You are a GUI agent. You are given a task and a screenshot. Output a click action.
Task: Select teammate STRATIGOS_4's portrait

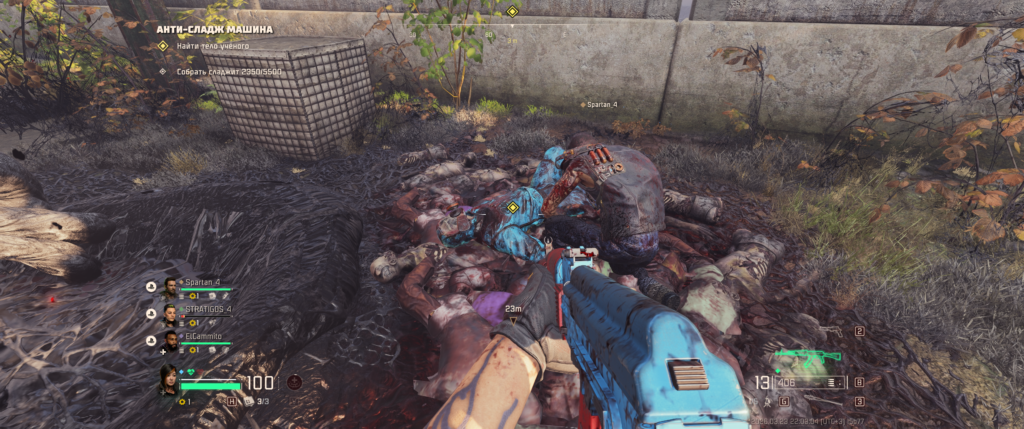coord(170,313)
